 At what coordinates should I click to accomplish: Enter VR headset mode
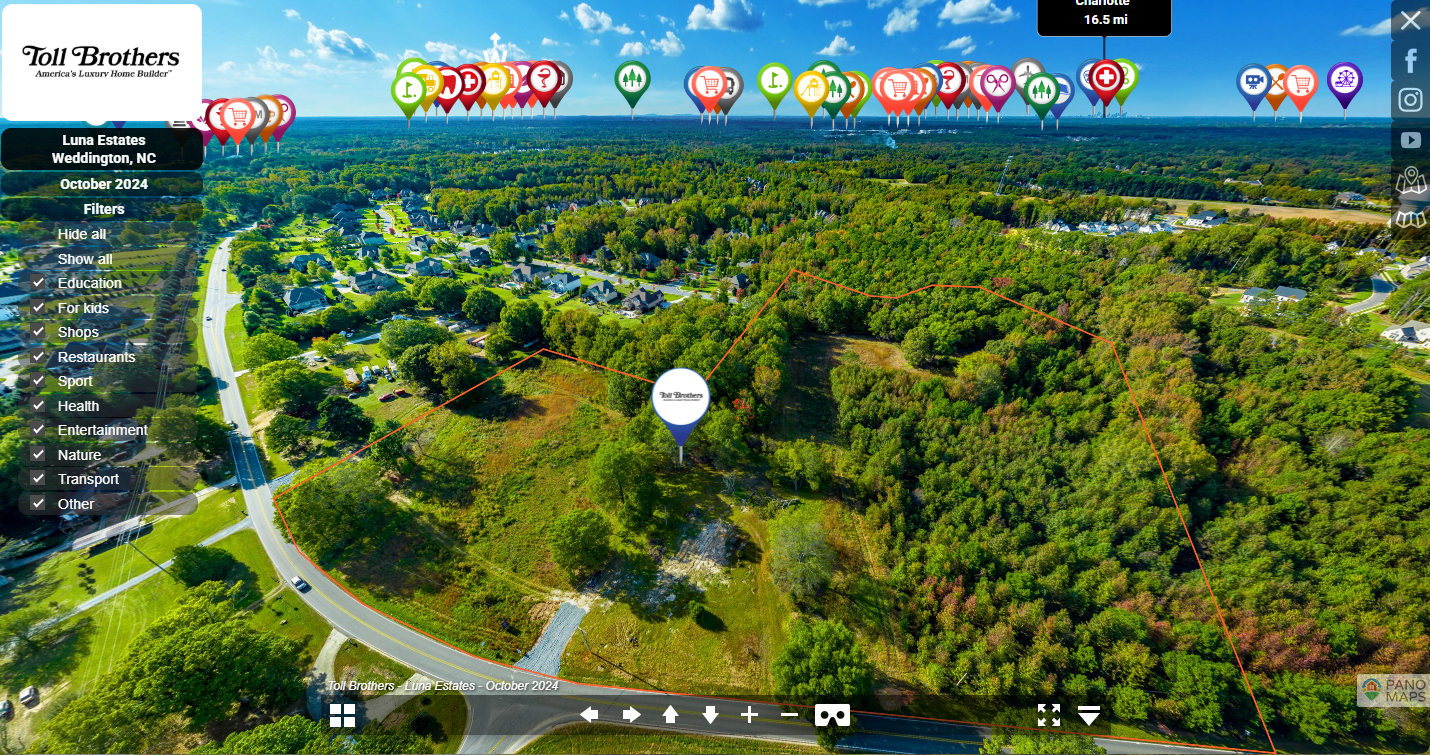pyautogui.click(x=832, y=715)
